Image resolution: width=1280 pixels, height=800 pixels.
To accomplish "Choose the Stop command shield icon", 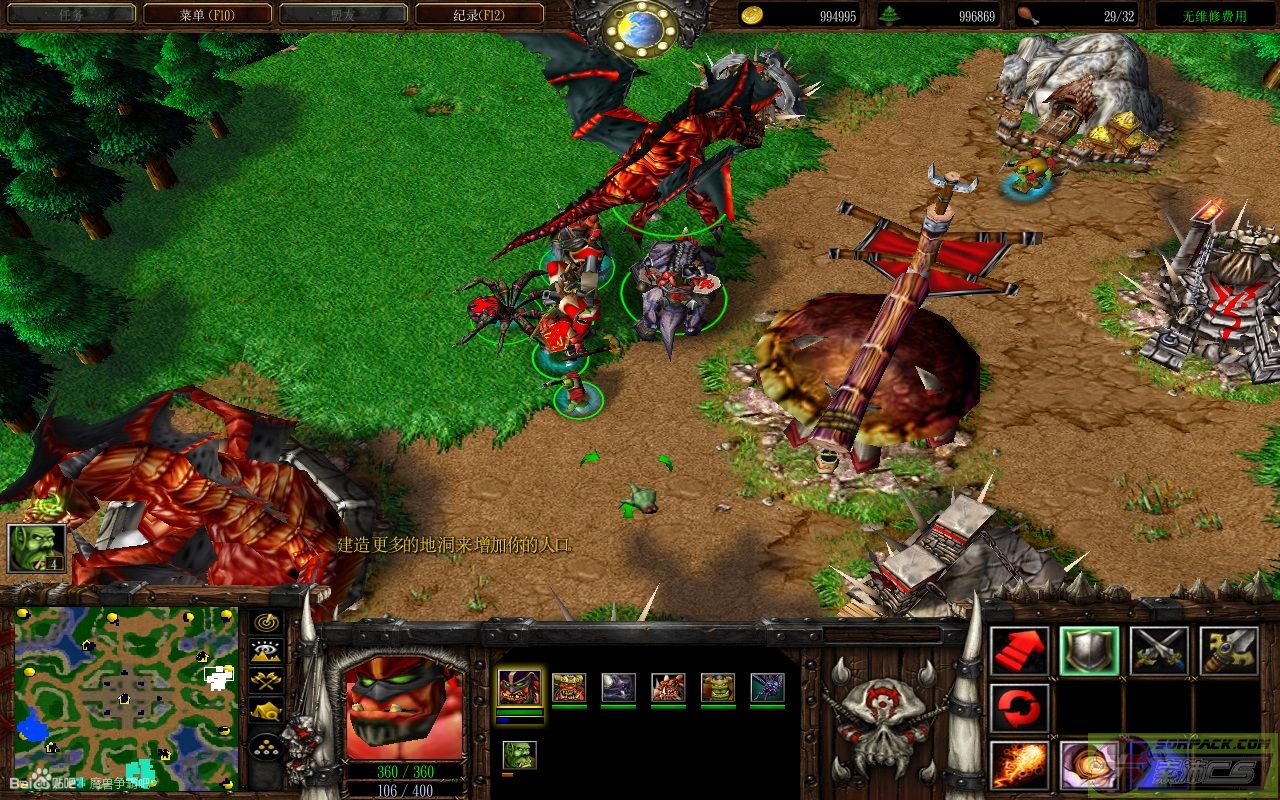I will pos(1089,651).
